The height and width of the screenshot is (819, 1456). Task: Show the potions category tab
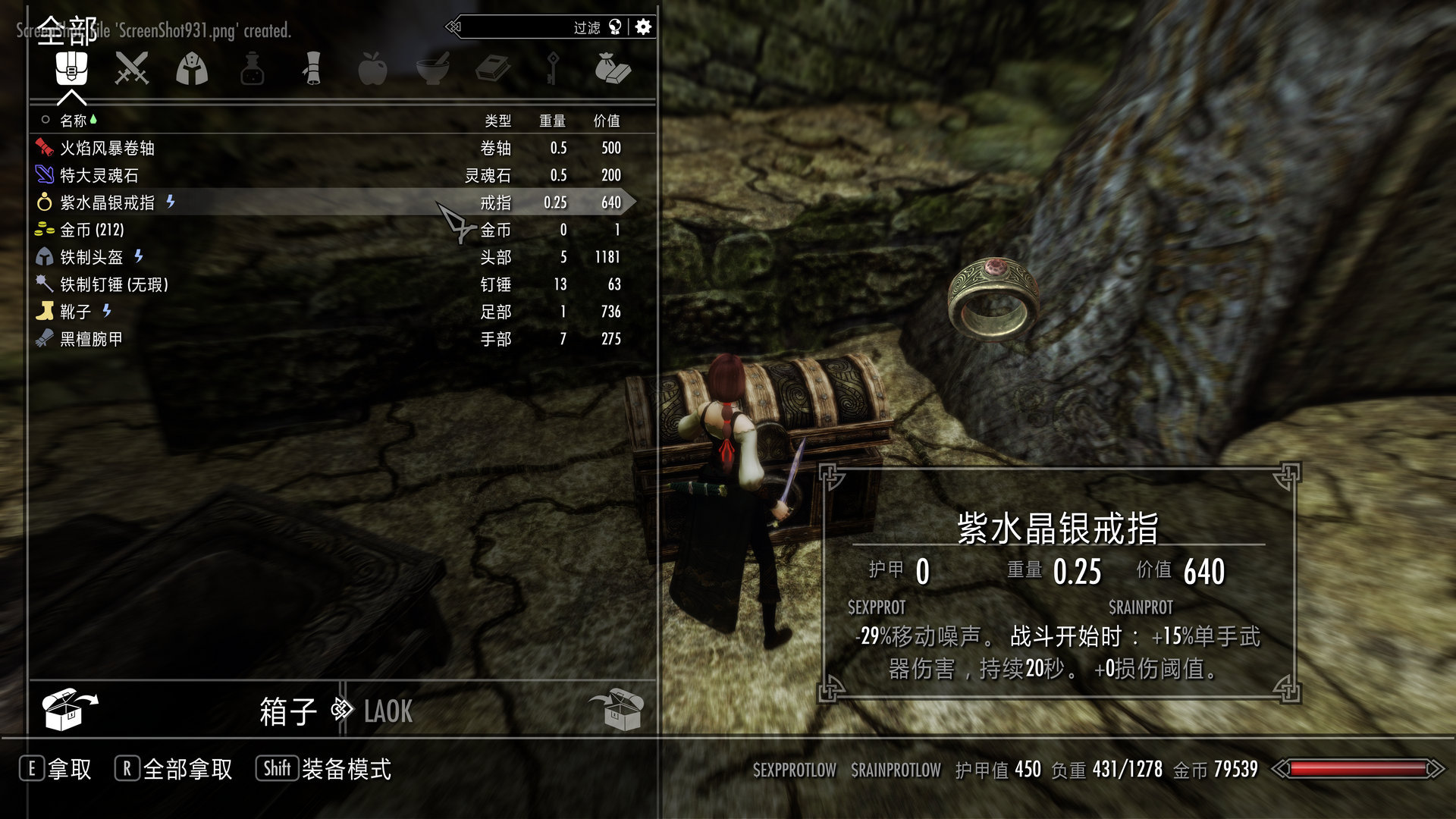[252, 69]
